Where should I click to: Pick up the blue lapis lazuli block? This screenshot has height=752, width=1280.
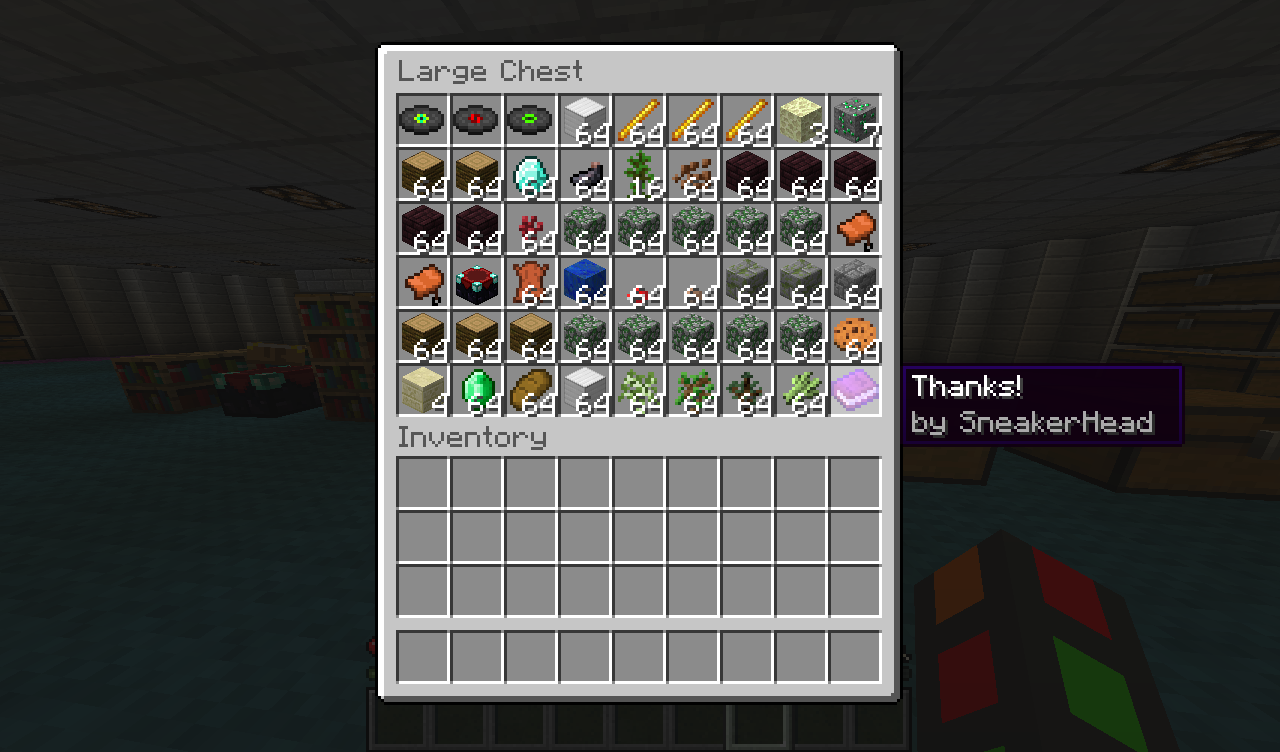pos(585,282)
